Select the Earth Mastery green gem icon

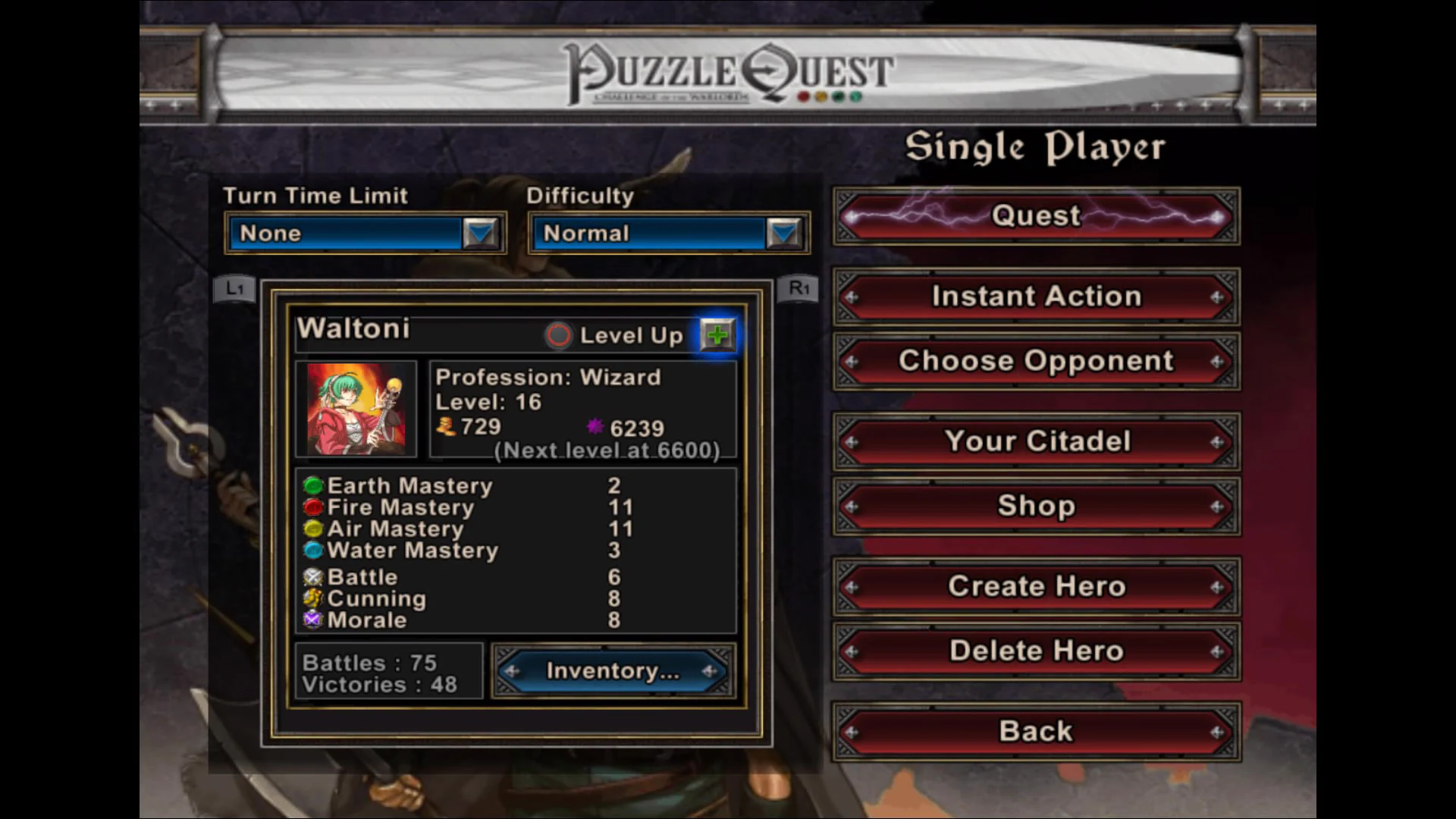tap(312, 485)
